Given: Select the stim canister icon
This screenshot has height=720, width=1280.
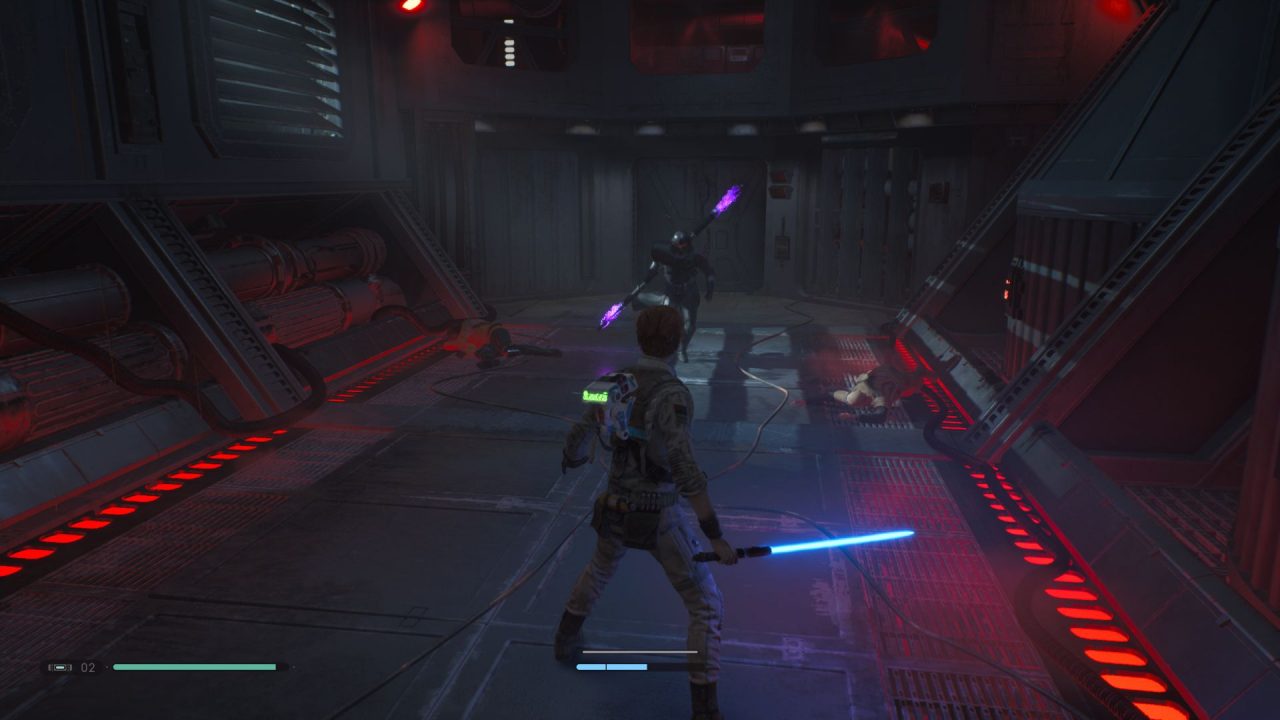Looking at the screenshot, I should coord(61,667).
